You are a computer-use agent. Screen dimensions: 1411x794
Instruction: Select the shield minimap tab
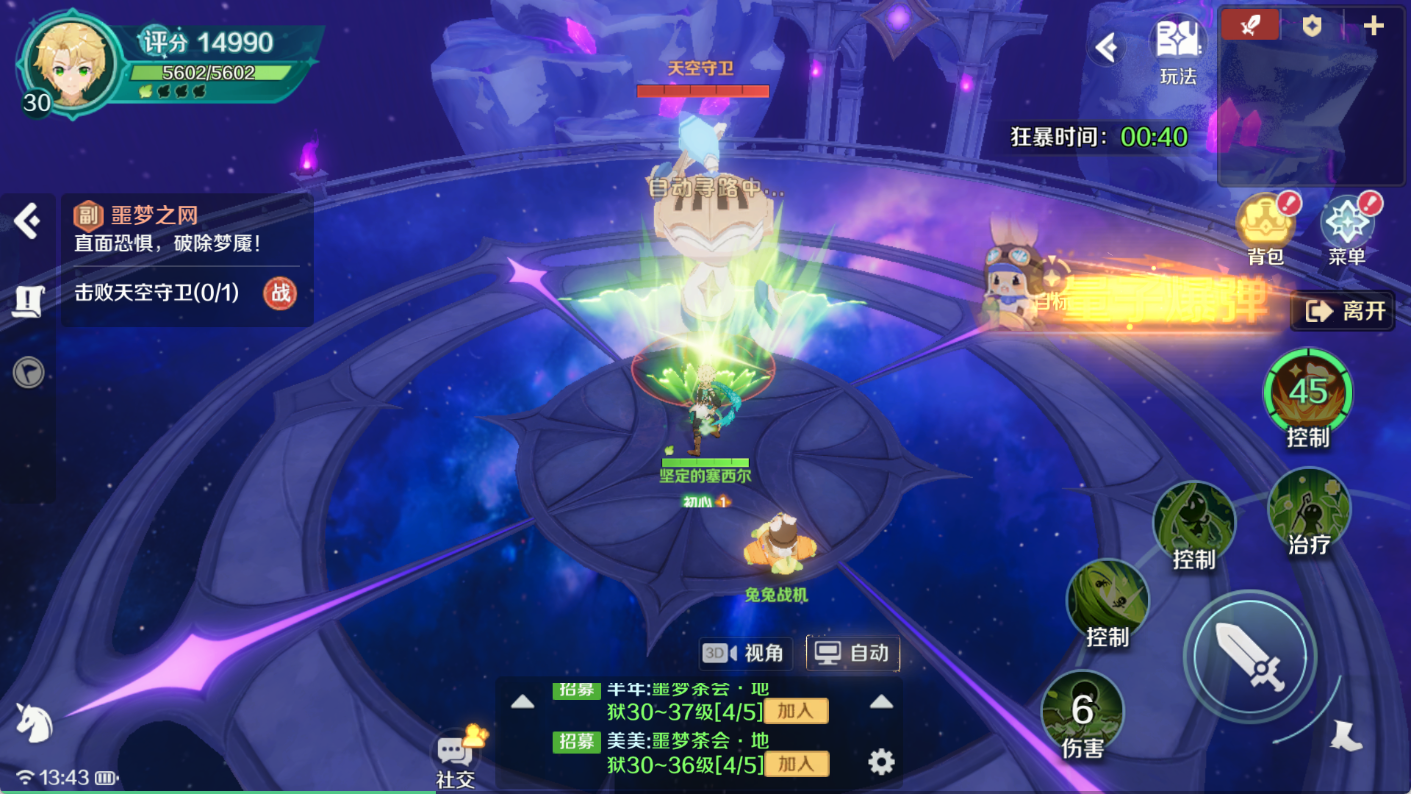[1312, 25]
